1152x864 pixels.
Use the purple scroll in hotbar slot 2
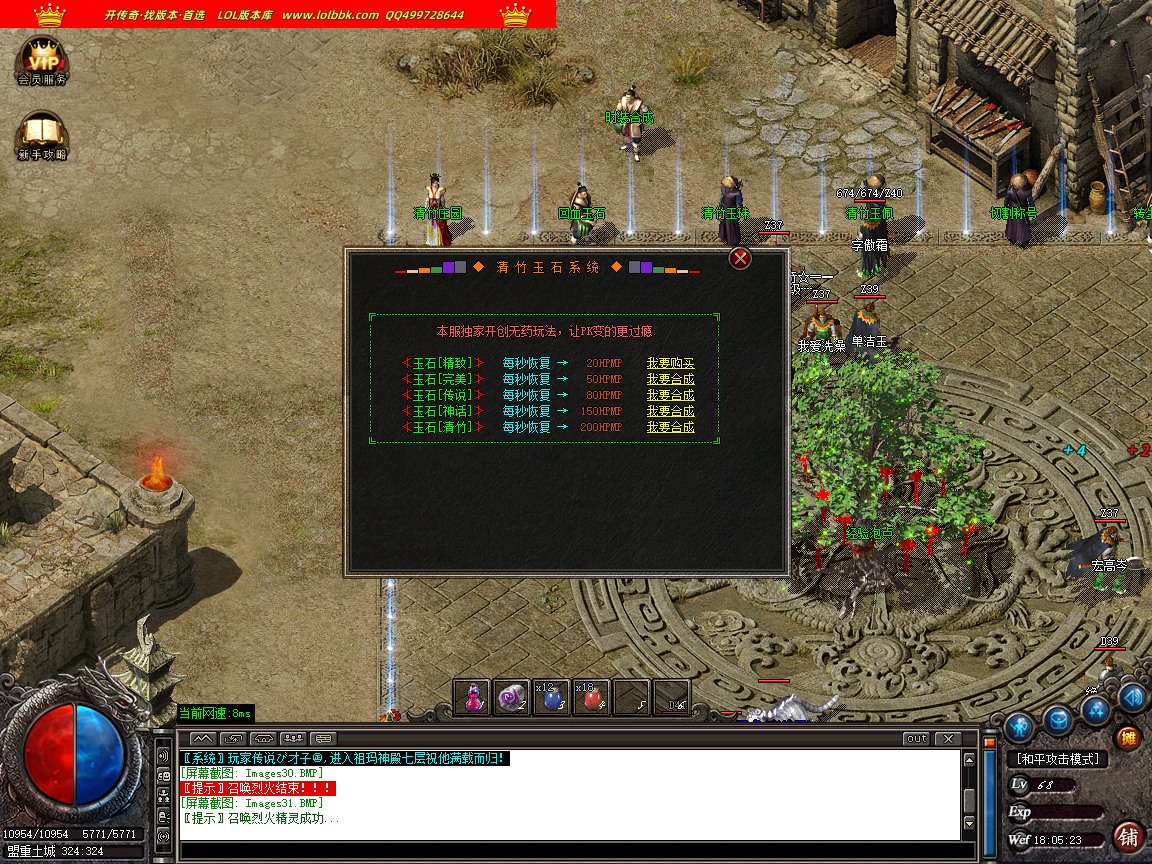[512, 699]
